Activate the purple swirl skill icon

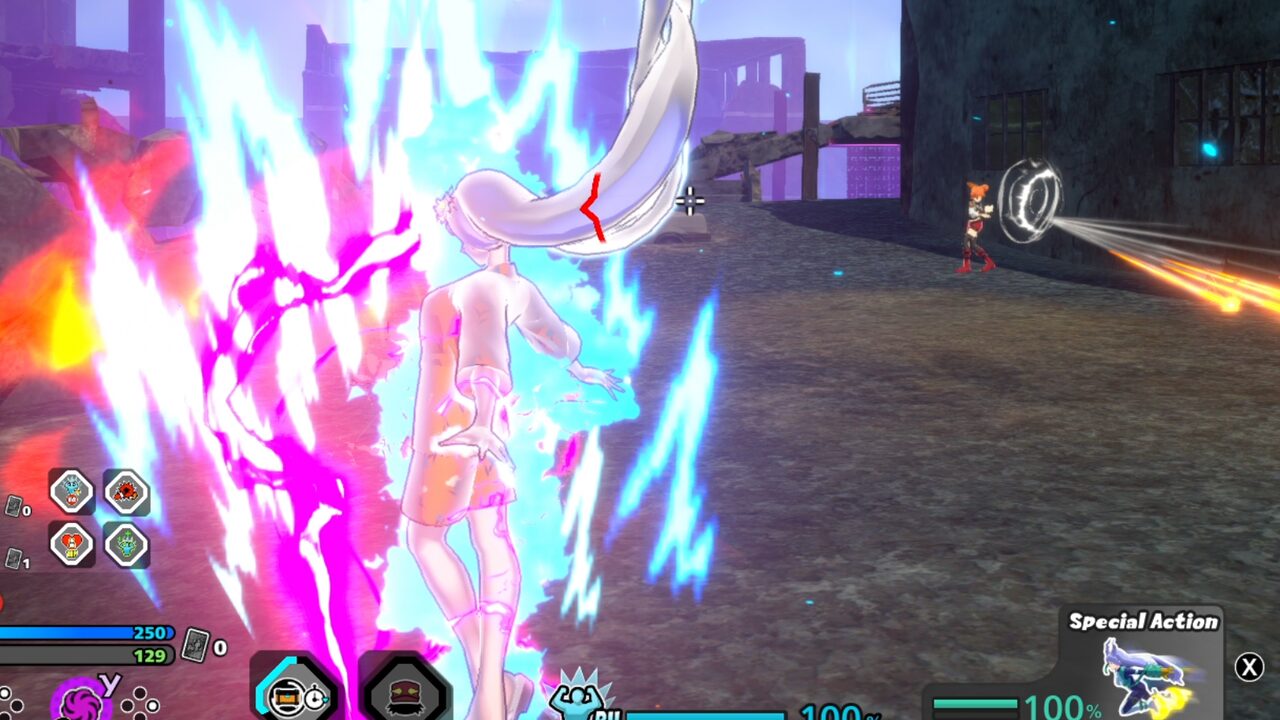(78, 699)
